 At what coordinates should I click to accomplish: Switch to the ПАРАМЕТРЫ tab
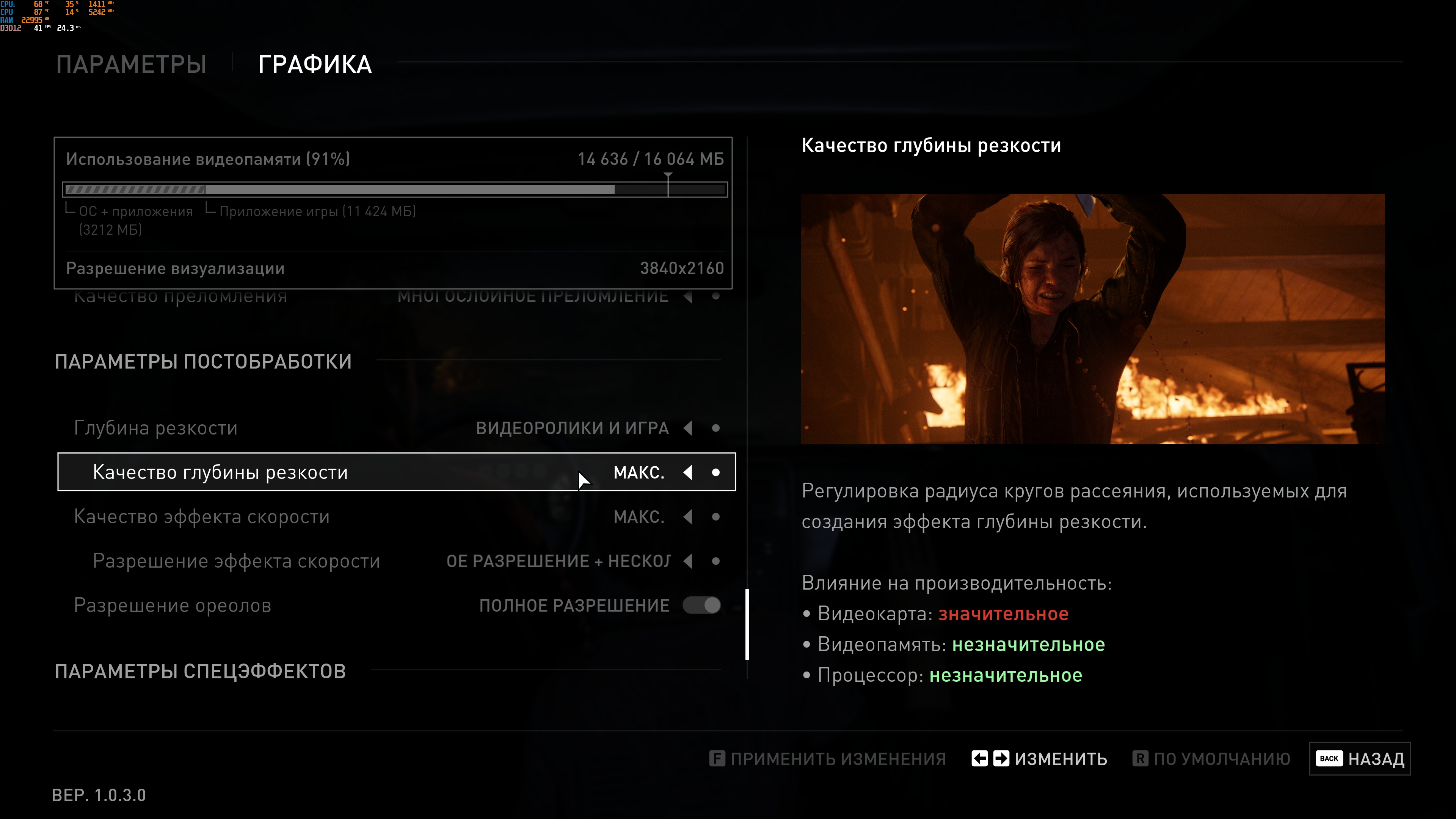tap(131, 64)
